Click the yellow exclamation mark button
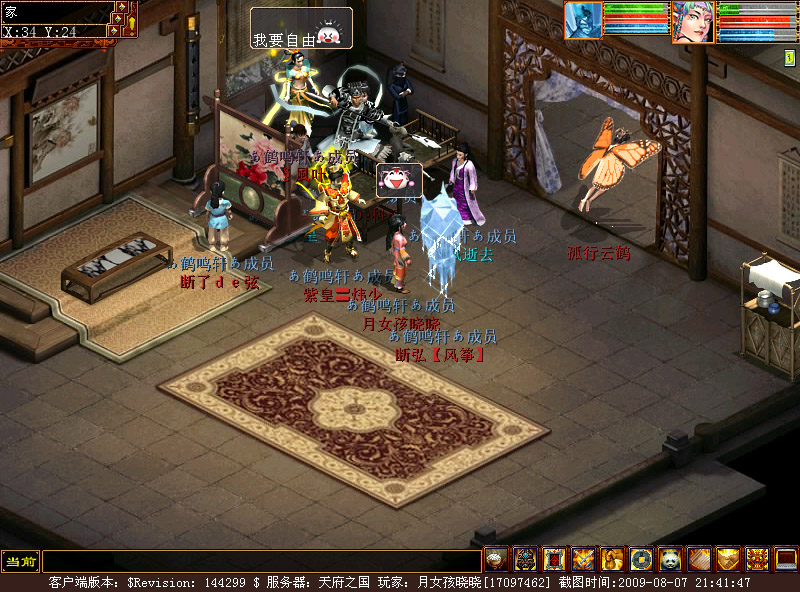Screen dimensions: 800x592 [x=130, y=22]
